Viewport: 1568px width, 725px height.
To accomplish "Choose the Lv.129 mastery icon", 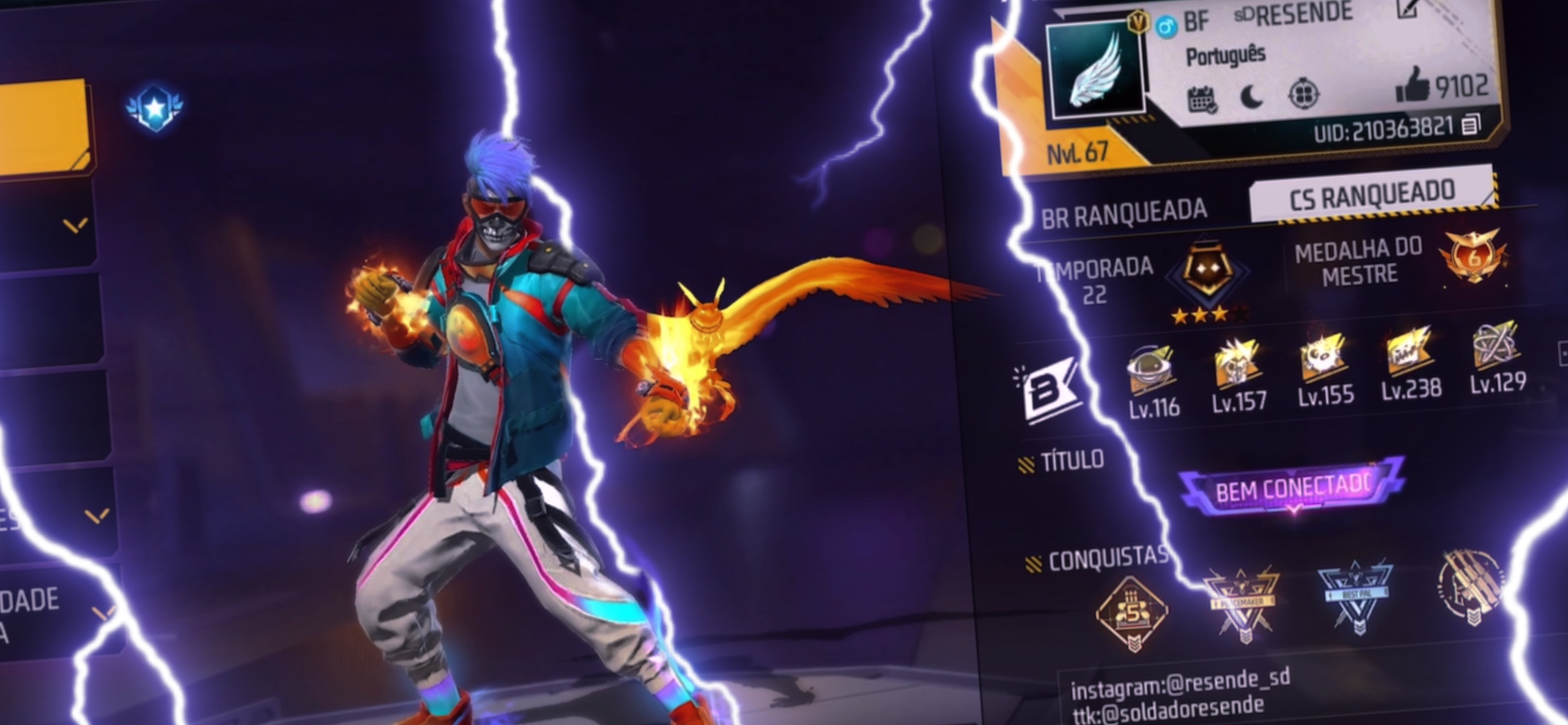I will pyautogui.click(x=1495, y=346).
